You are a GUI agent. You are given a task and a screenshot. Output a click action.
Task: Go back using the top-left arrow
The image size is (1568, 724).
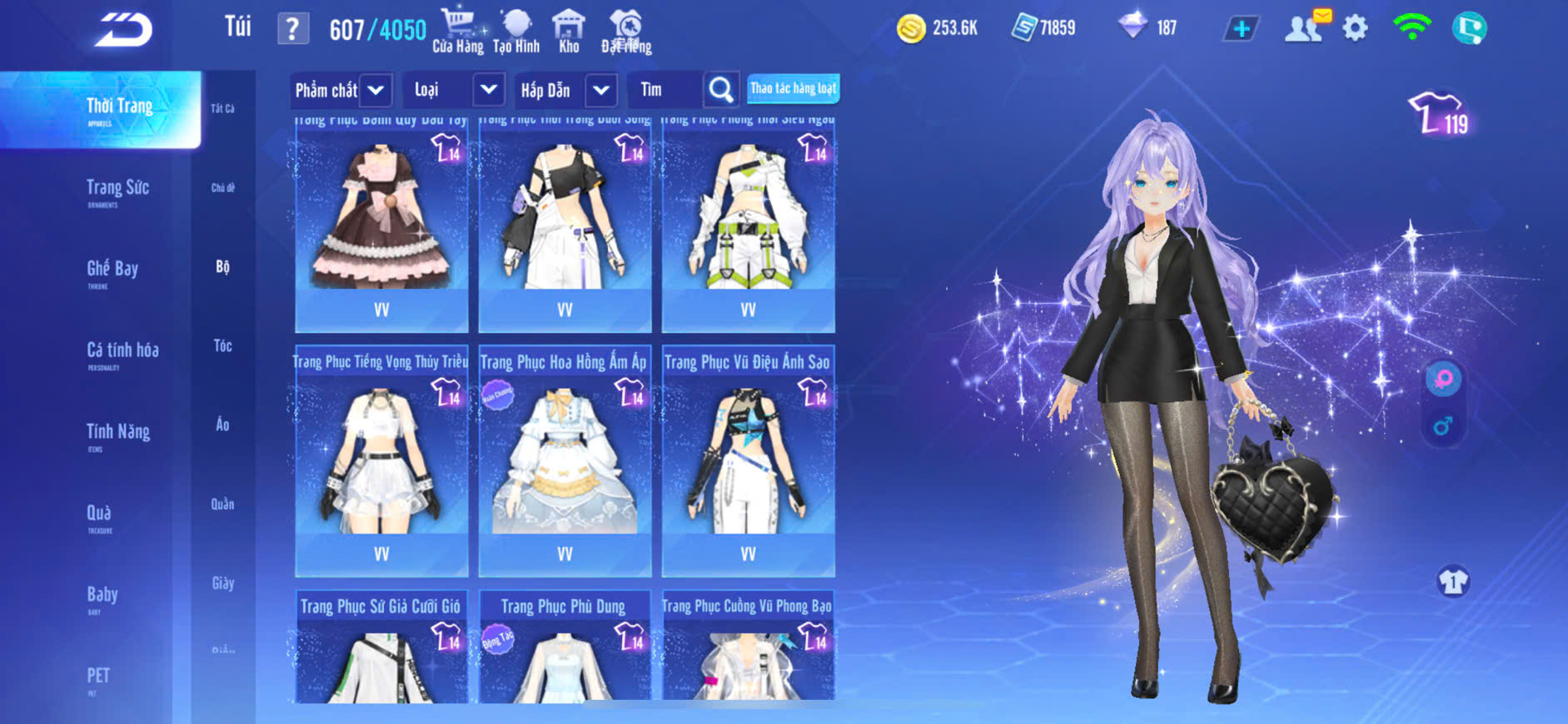[x=123, y=30]
